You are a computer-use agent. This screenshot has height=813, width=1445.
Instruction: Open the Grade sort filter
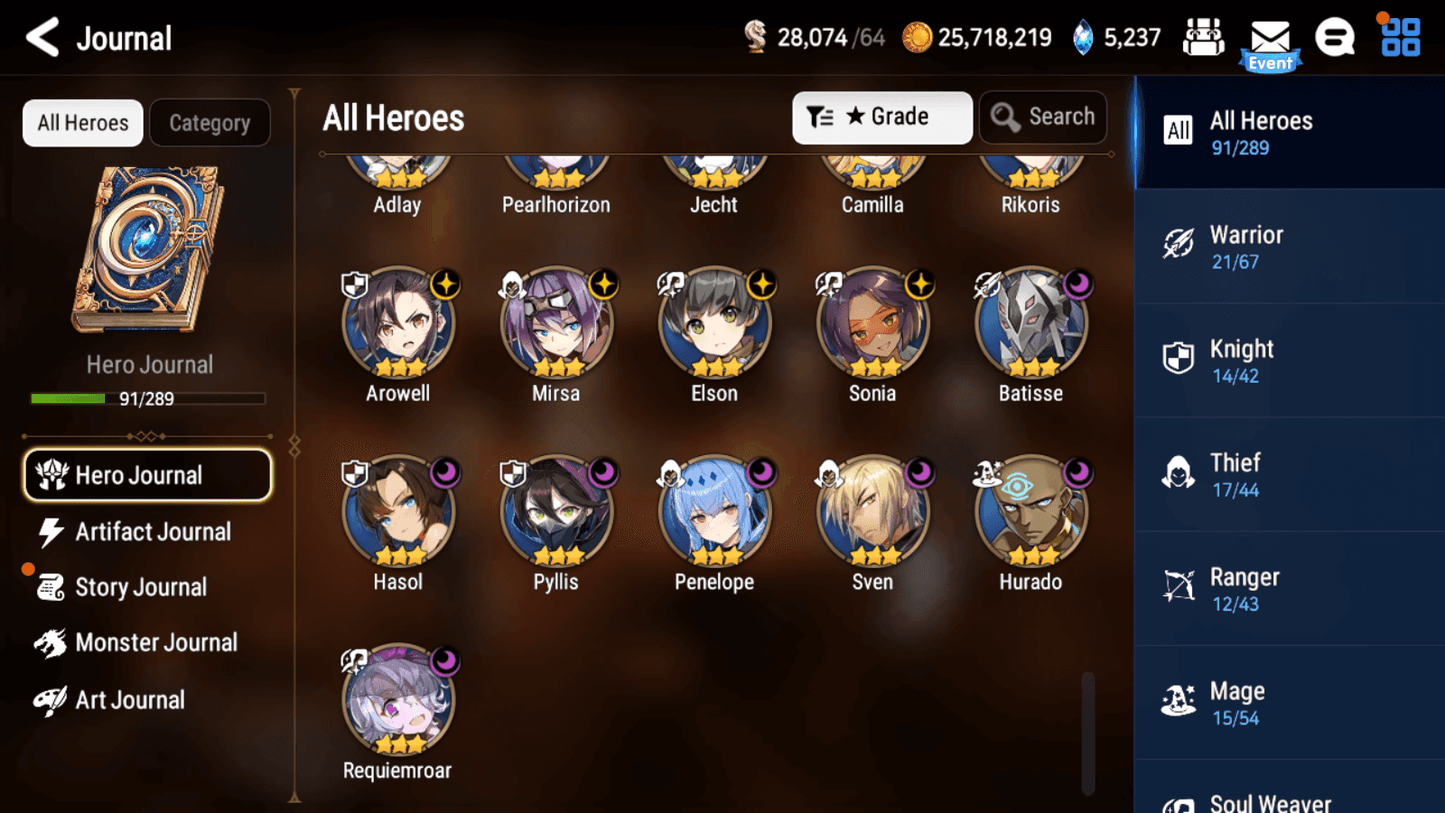881,117
